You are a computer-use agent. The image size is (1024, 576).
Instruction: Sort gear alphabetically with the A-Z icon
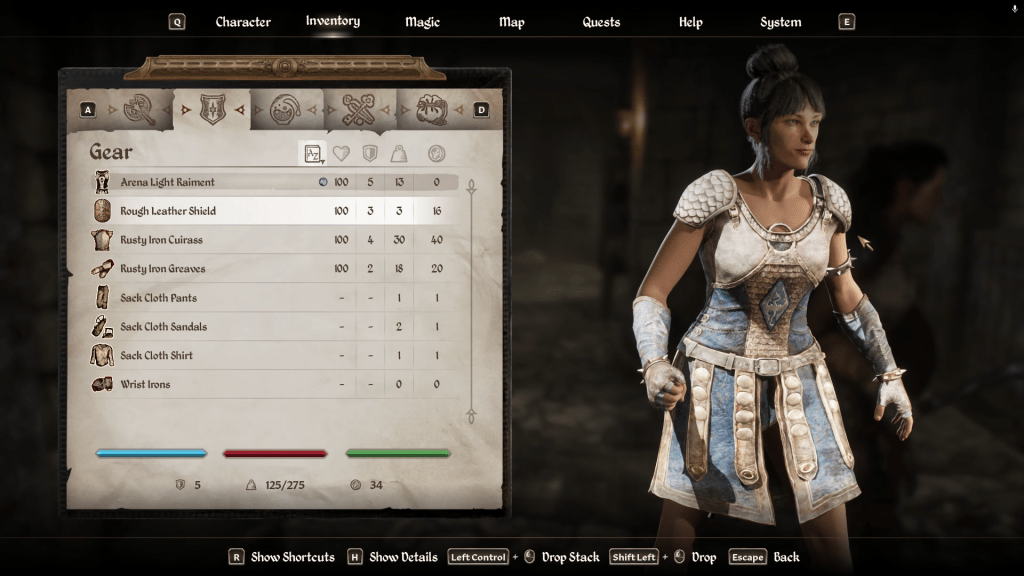click(x=313, y=153)
